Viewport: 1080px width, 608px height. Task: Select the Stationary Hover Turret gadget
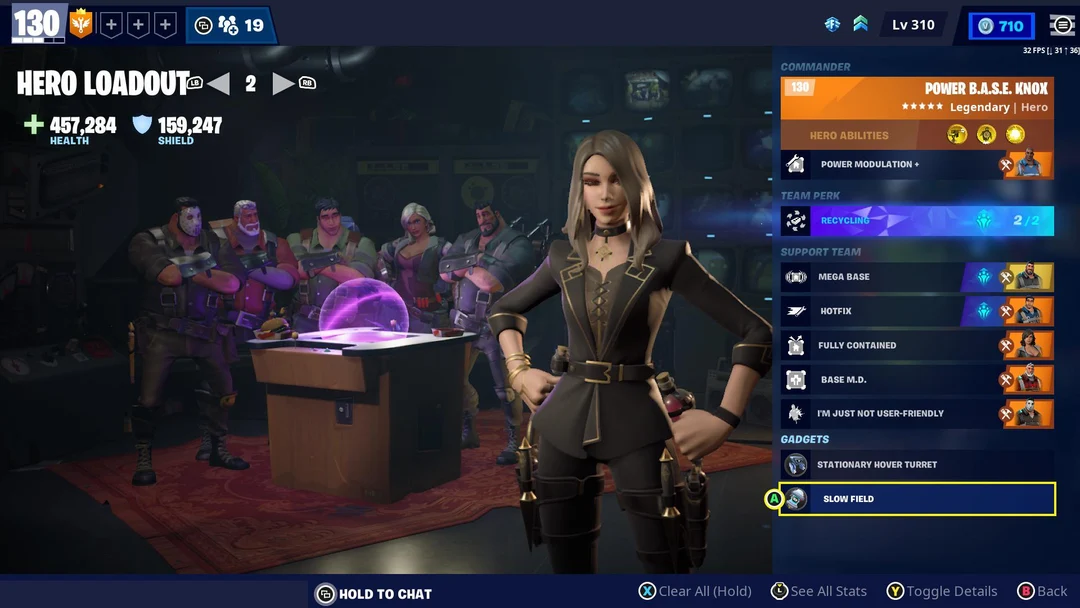click(x=917, y=464)
